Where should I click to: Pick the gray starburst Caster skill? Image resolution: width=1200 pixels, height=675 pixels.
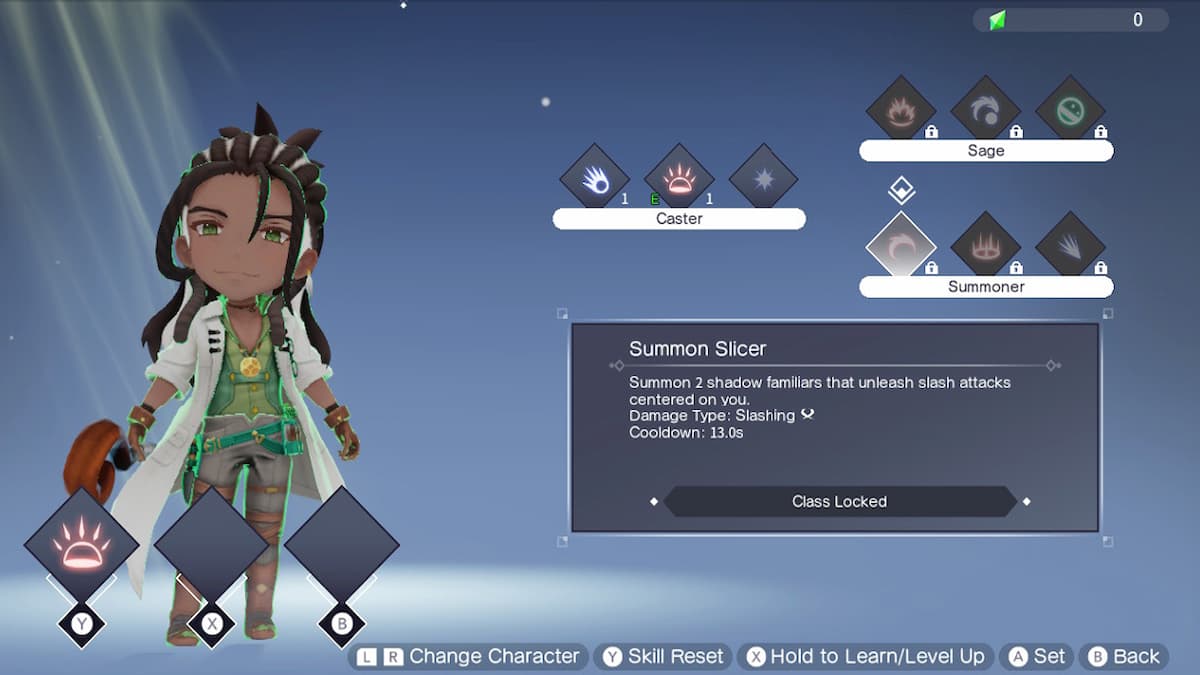763,178
